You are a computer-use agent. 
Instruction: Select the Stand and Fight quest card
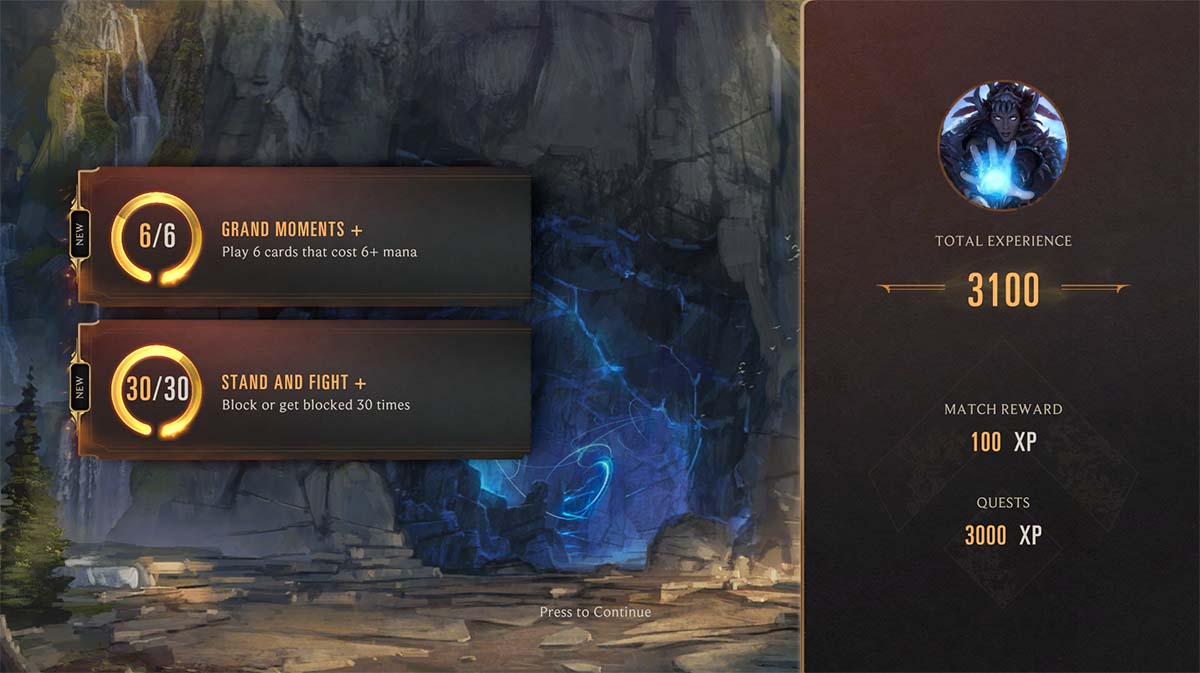click(305, 391)
